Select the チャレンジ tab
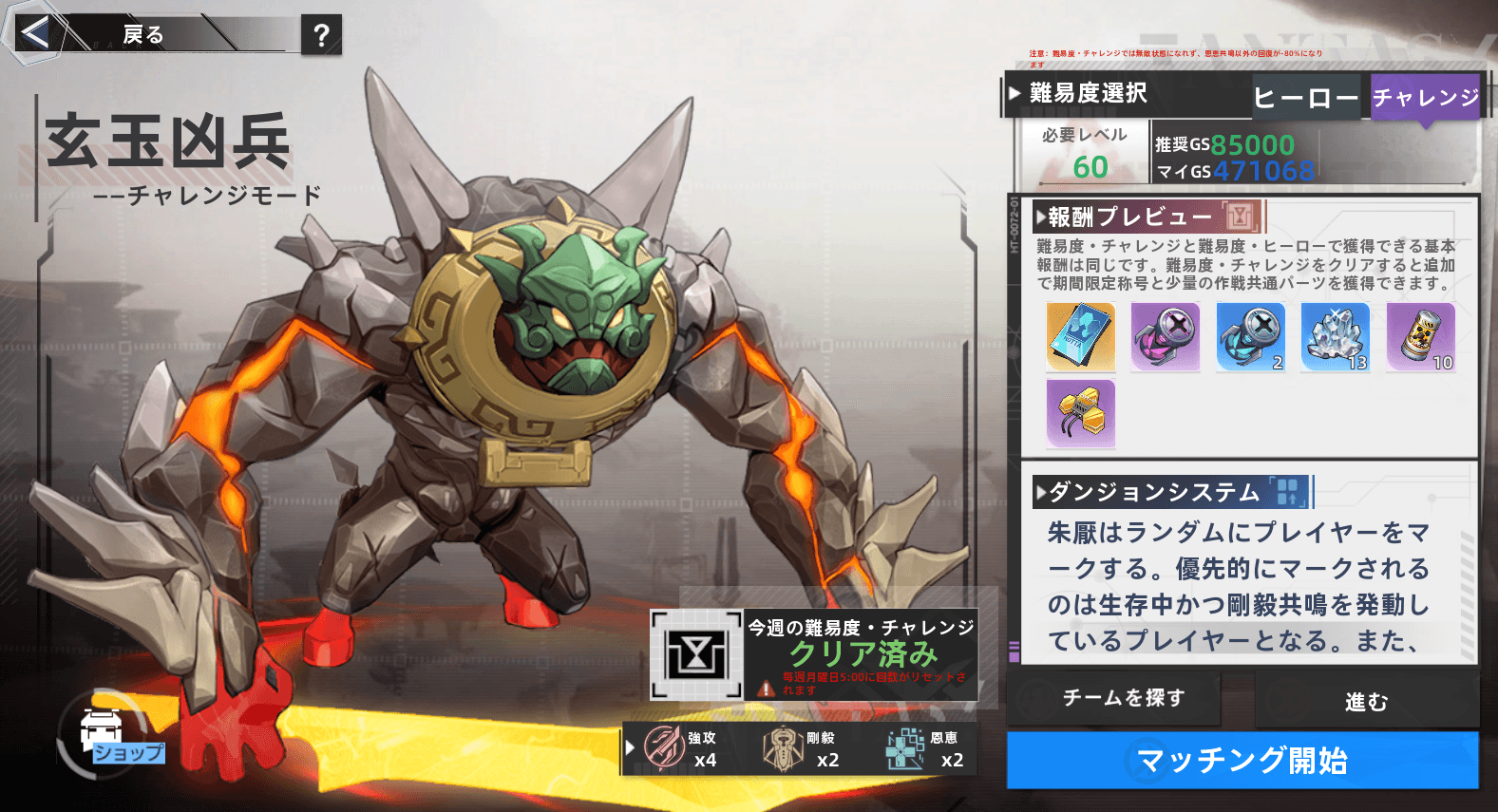Viewport: 1498px width, 812px height. pos(1423,96)
